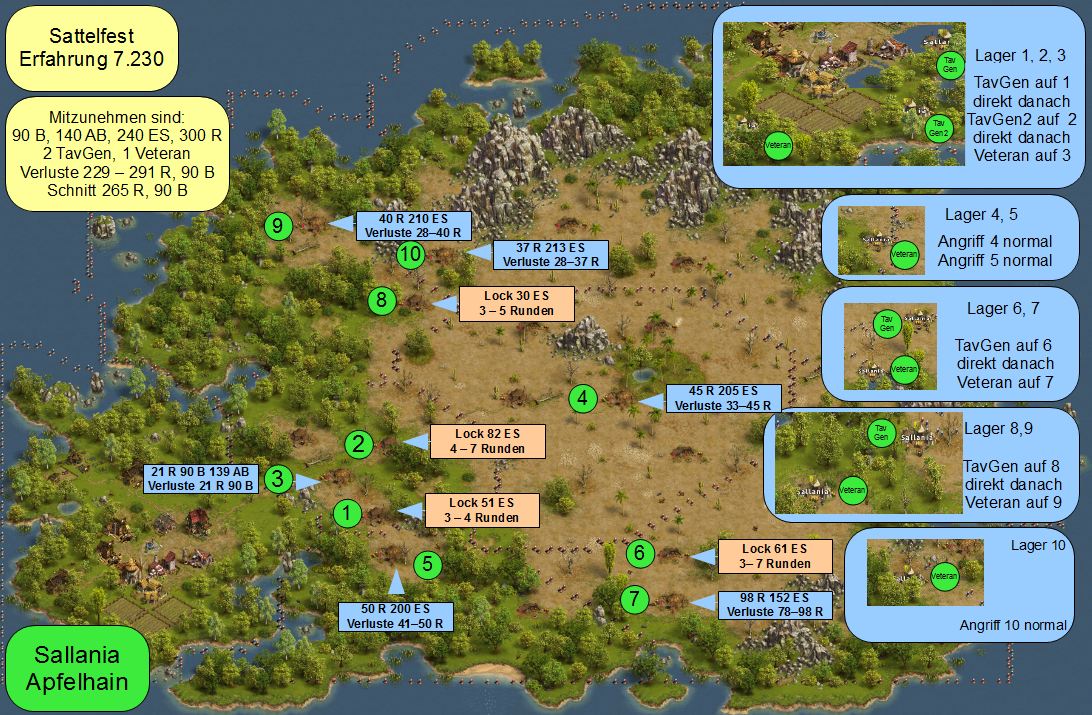Select the Sallania Apfelhain title box

(77, 668)
